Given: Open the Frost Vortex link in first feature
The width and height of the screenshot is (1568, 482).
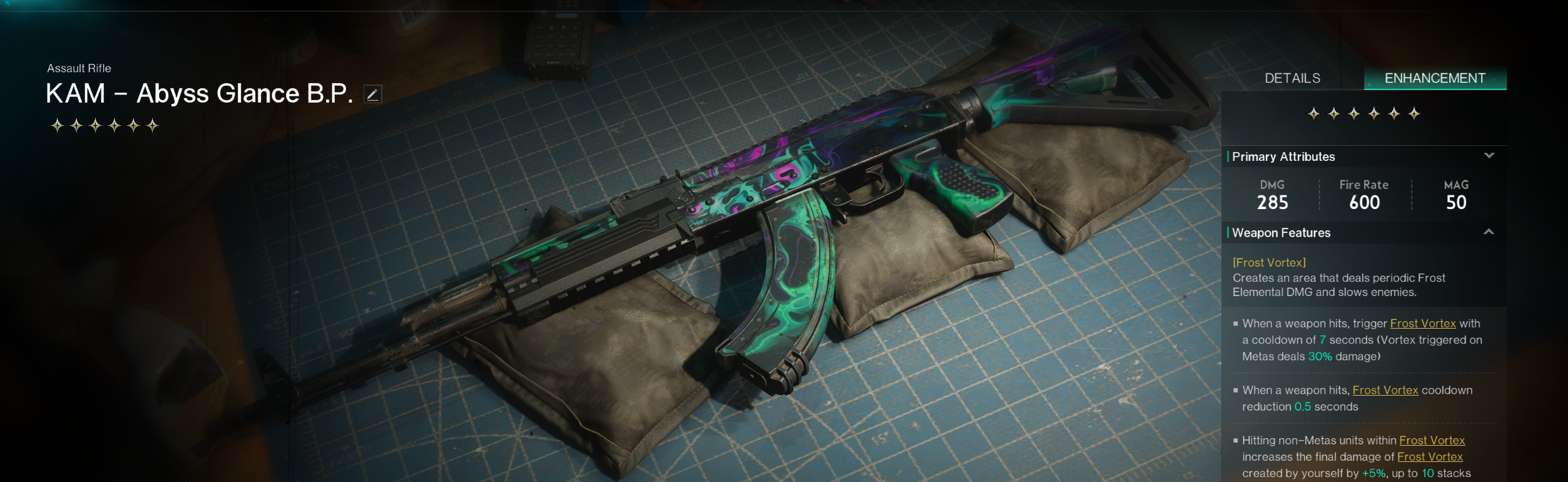Looking at the screenshot, I should pyautogui.click(x=1422, y=324).
